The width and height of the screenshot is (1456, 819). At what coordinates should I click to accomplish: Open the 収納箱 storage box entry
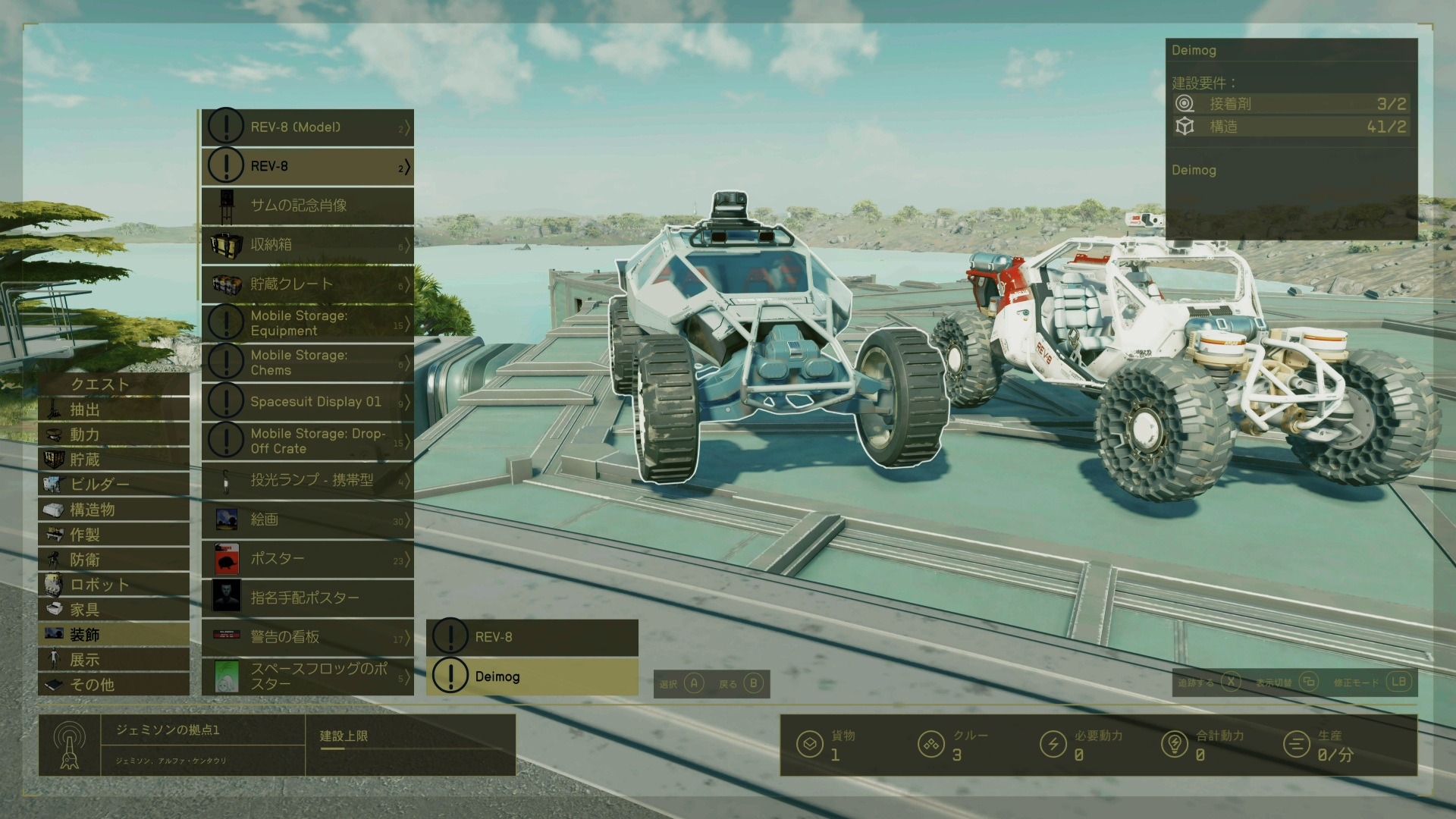[x=307, y=244]
